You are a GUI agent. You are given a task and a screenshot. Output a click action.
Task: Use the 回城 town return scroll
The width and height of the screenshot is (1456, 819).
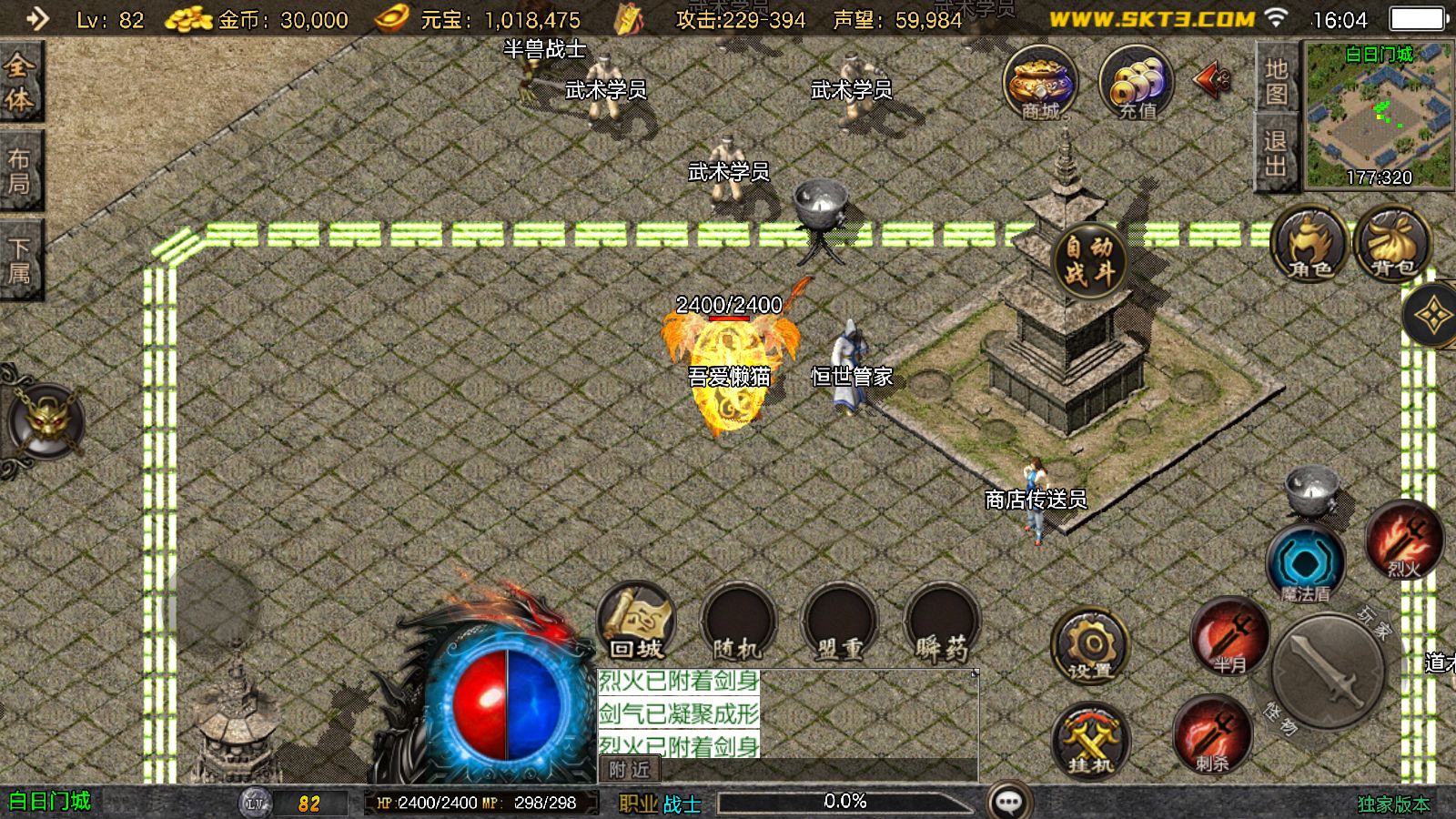(636, 622)
